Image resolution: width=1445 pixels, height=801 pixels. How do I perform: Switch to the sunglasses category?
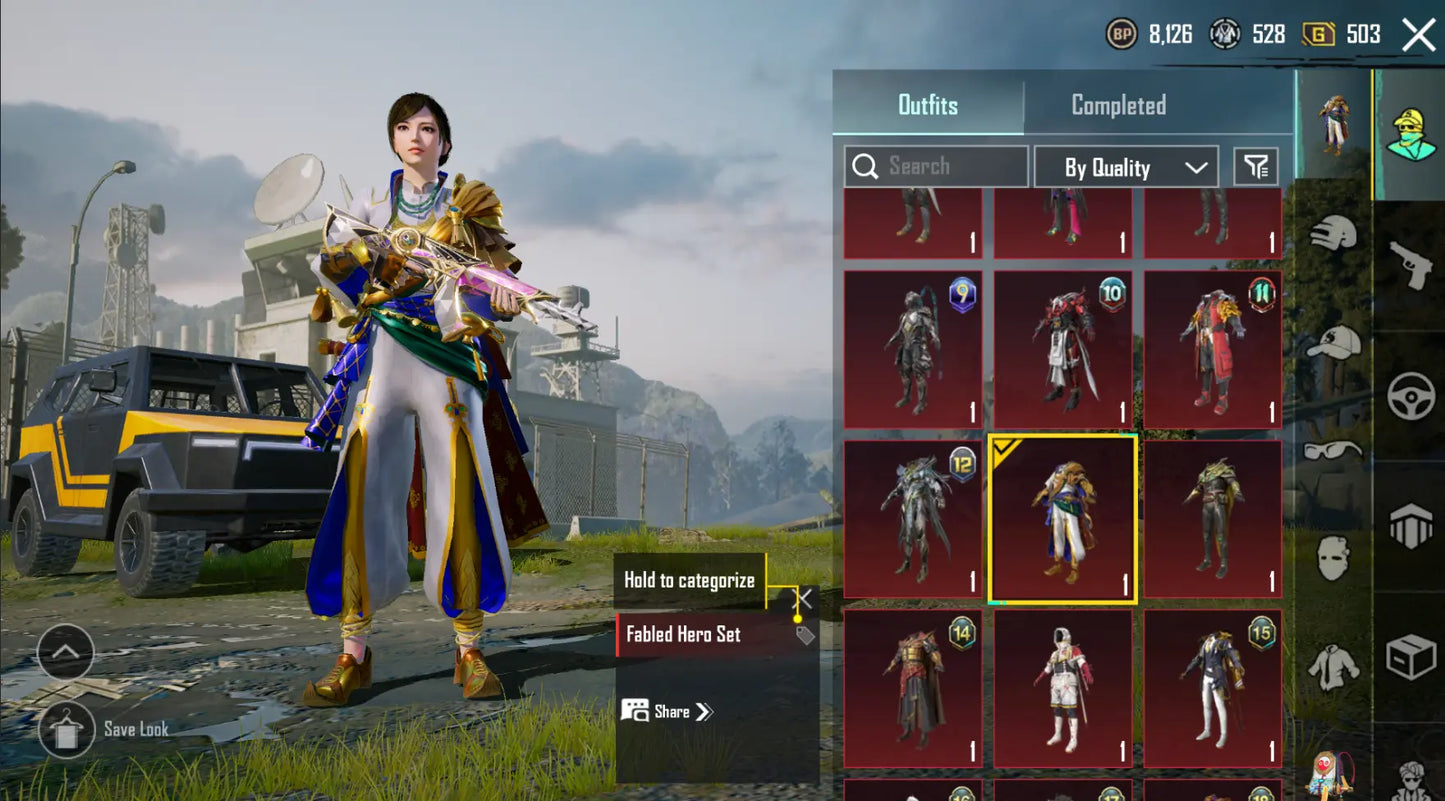tap(1333, 451)
